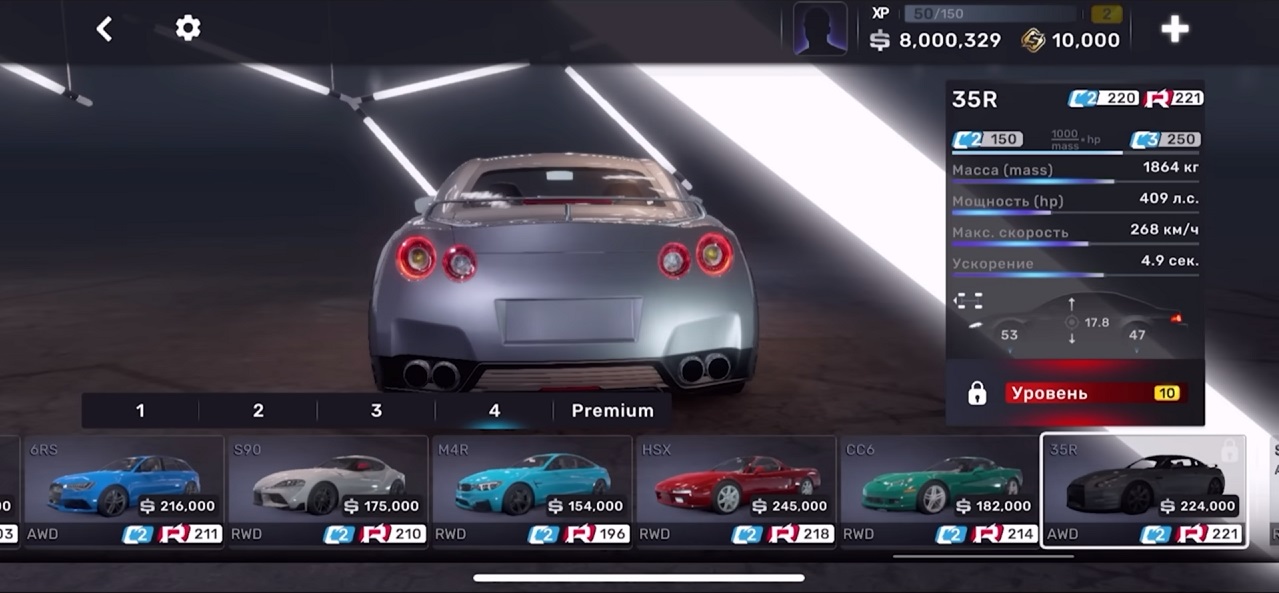Open the gear settings menu
Screen dimensions: 1279x593
[188, 28]
